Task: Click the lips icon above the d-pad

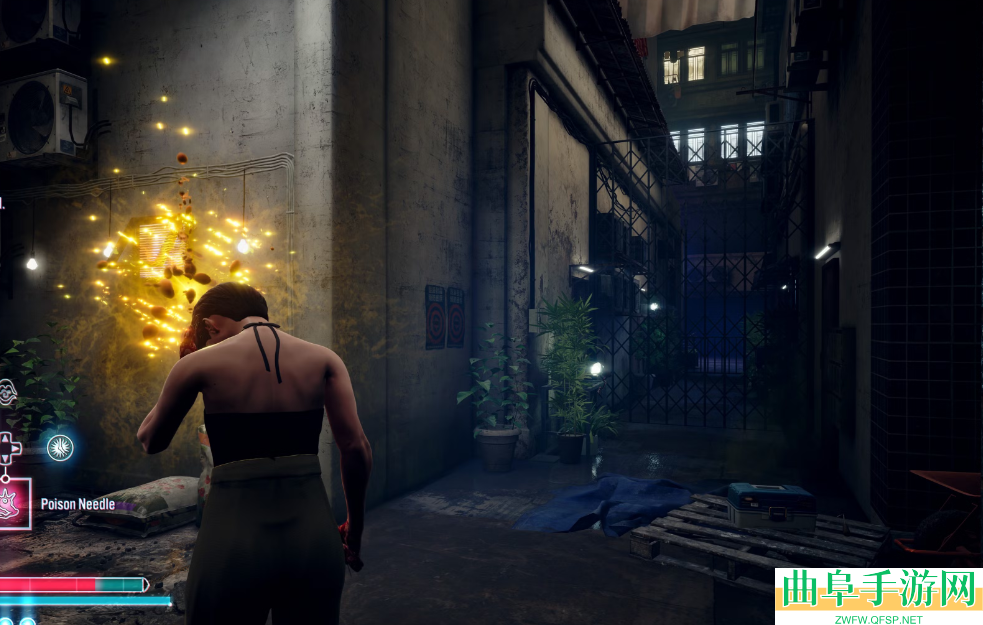Action: click(x=6, y=393)
